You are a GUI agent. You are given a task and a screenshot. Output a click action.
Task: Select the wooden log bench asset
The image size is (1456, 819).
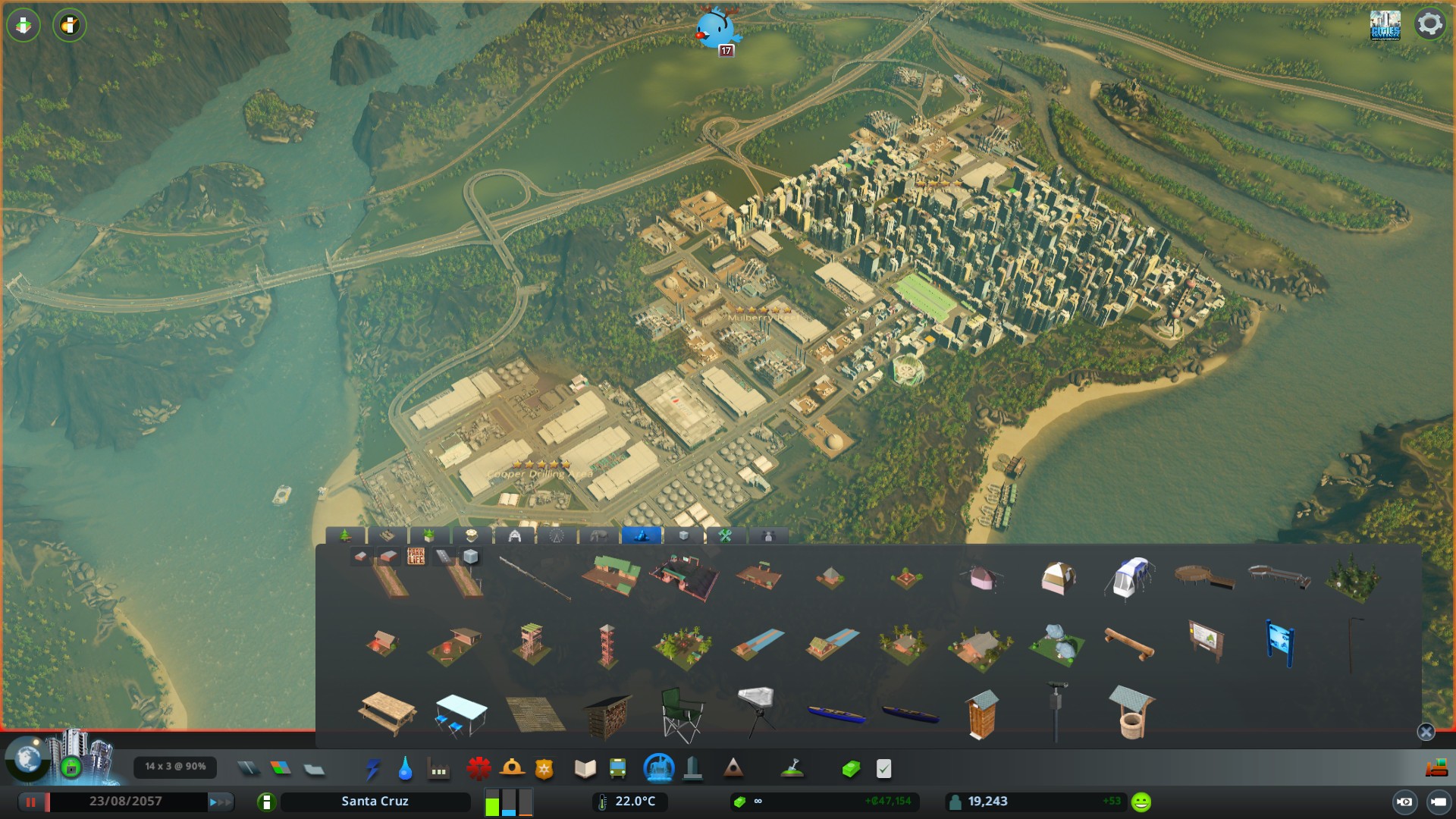tap(1129, 645)
